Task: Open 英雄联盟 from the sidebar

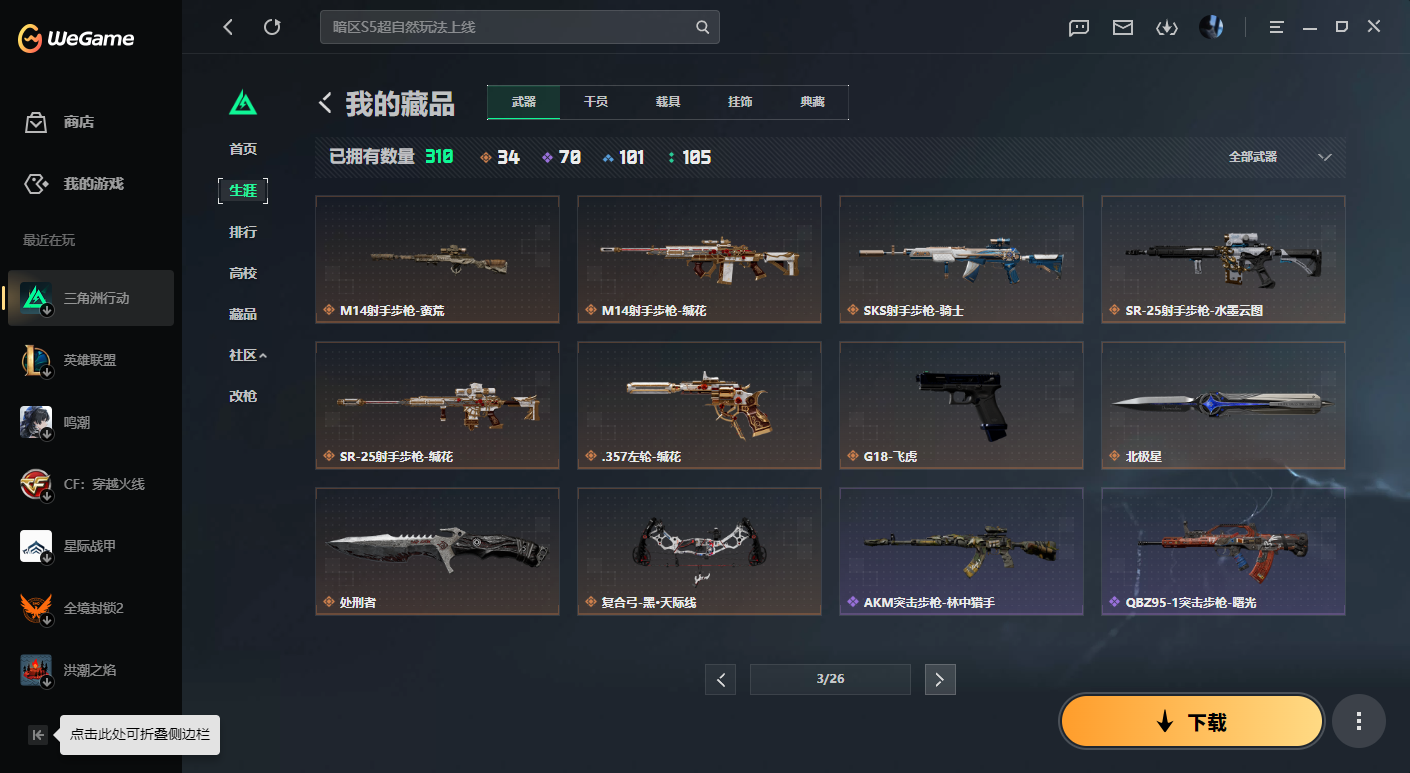Action: click(90, 359)
